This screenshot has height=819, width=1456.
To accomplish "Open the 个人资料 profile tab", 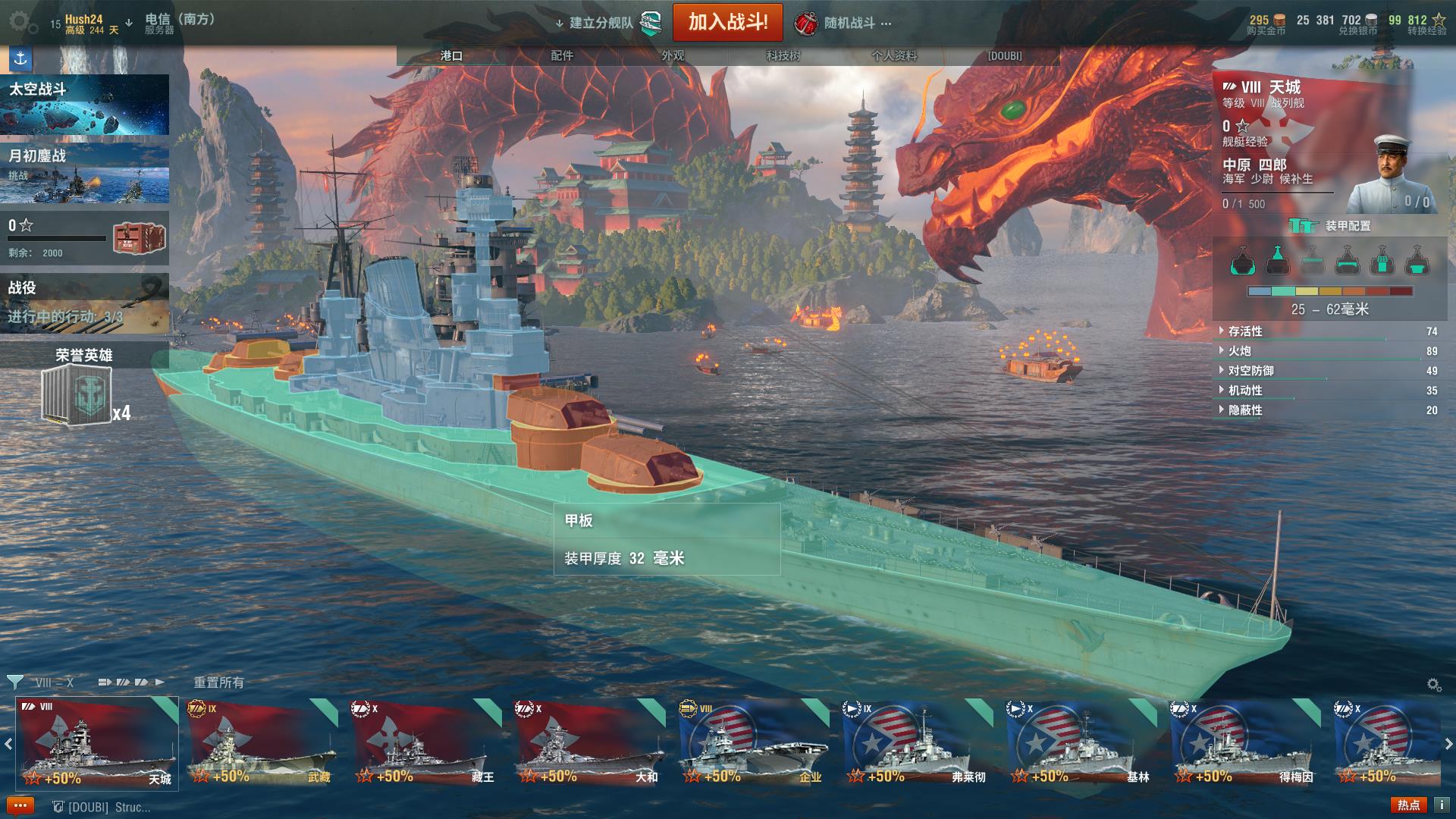I will click(894, 55).
